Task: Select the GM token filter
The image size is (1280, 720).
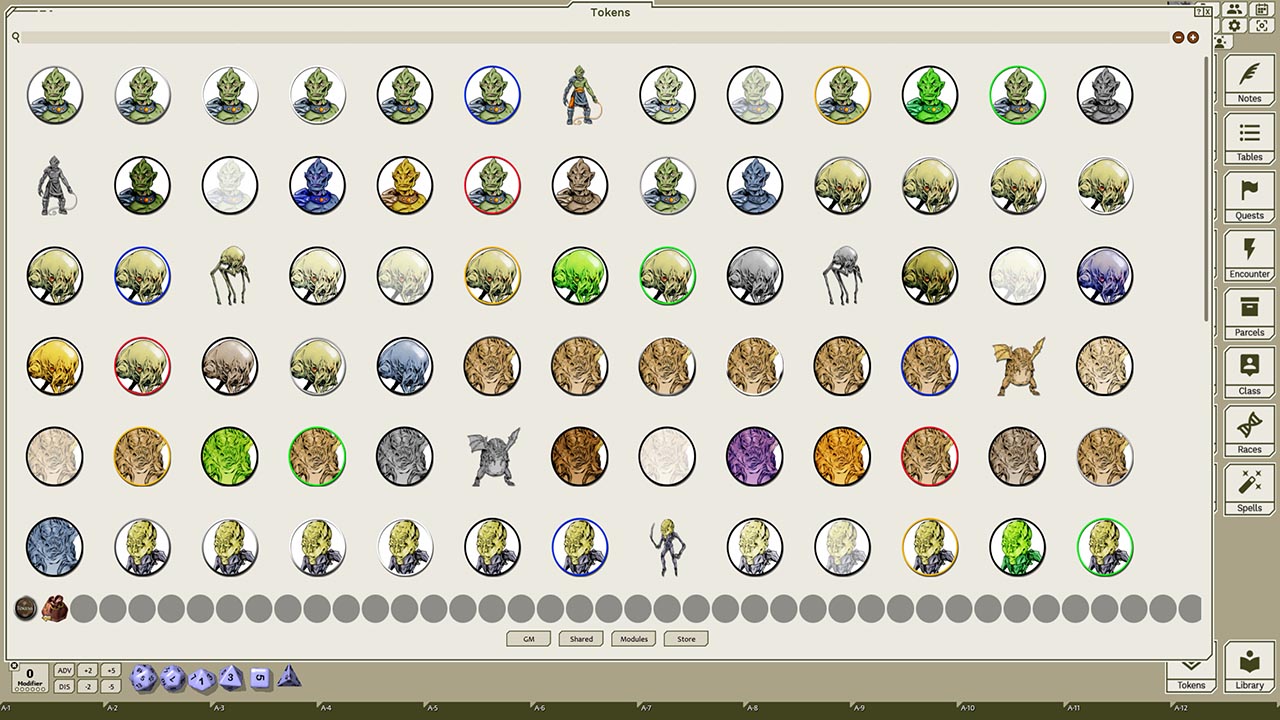Action: [528, 639]
